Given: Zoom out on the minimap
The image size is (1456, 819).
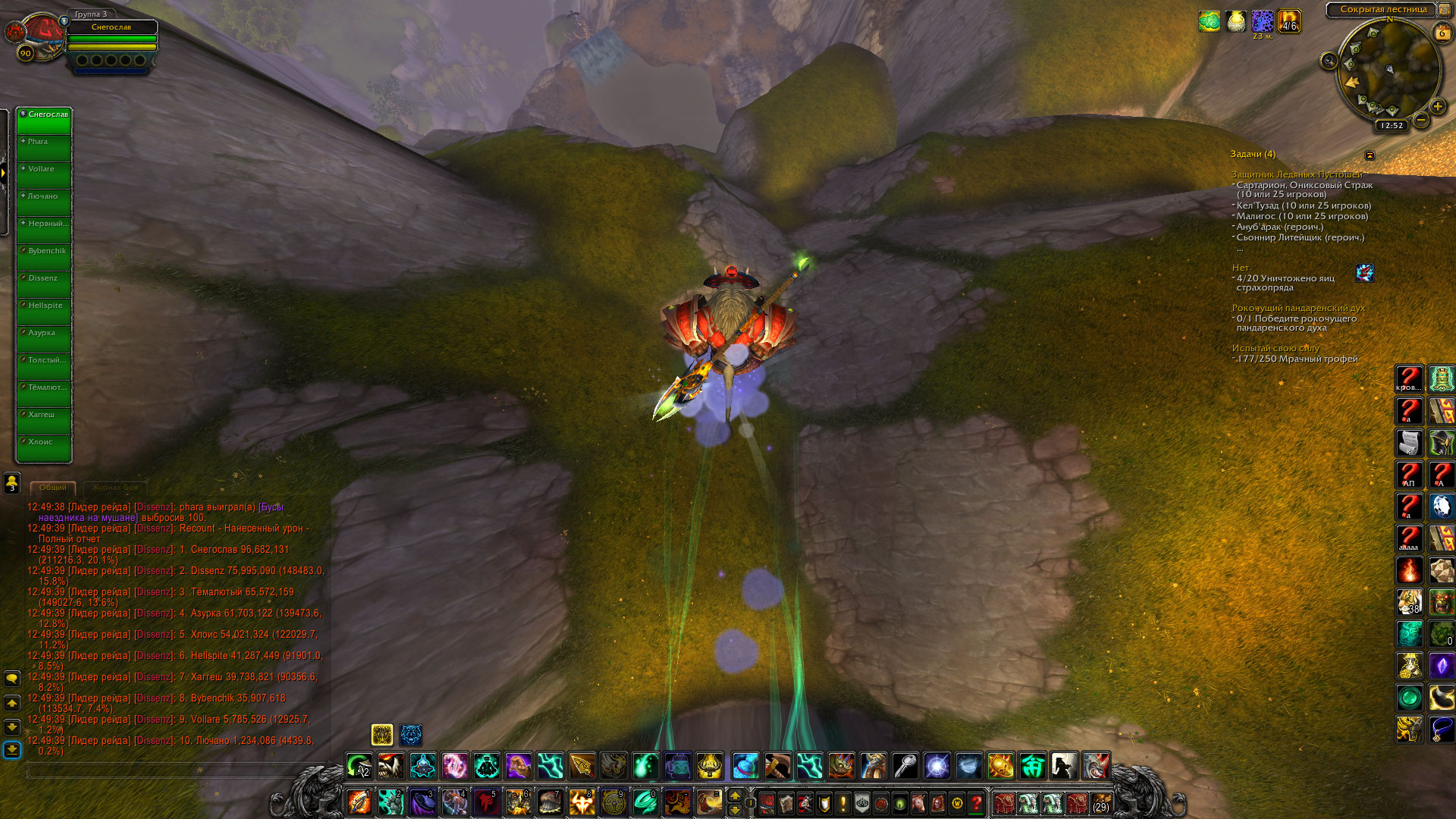Looking at the screenshot, I should point(1422,120).
